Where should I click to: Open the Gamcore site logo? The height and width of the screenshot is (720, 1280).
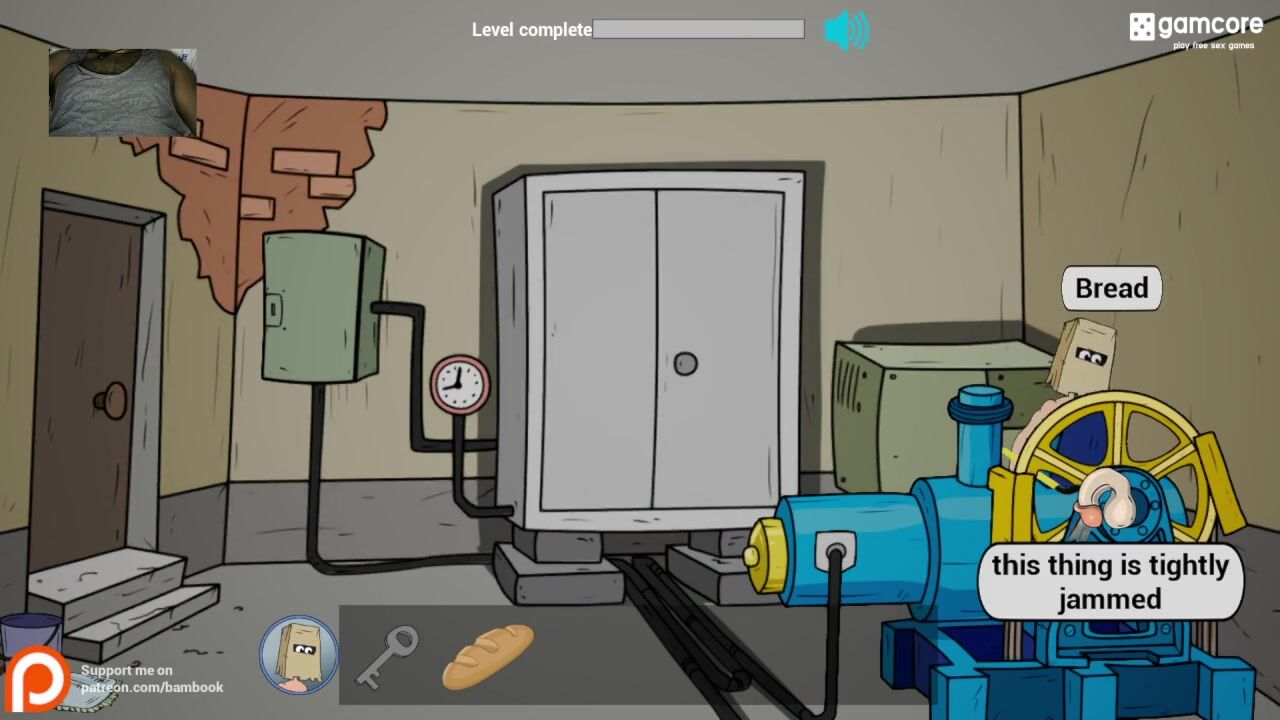1195,29
